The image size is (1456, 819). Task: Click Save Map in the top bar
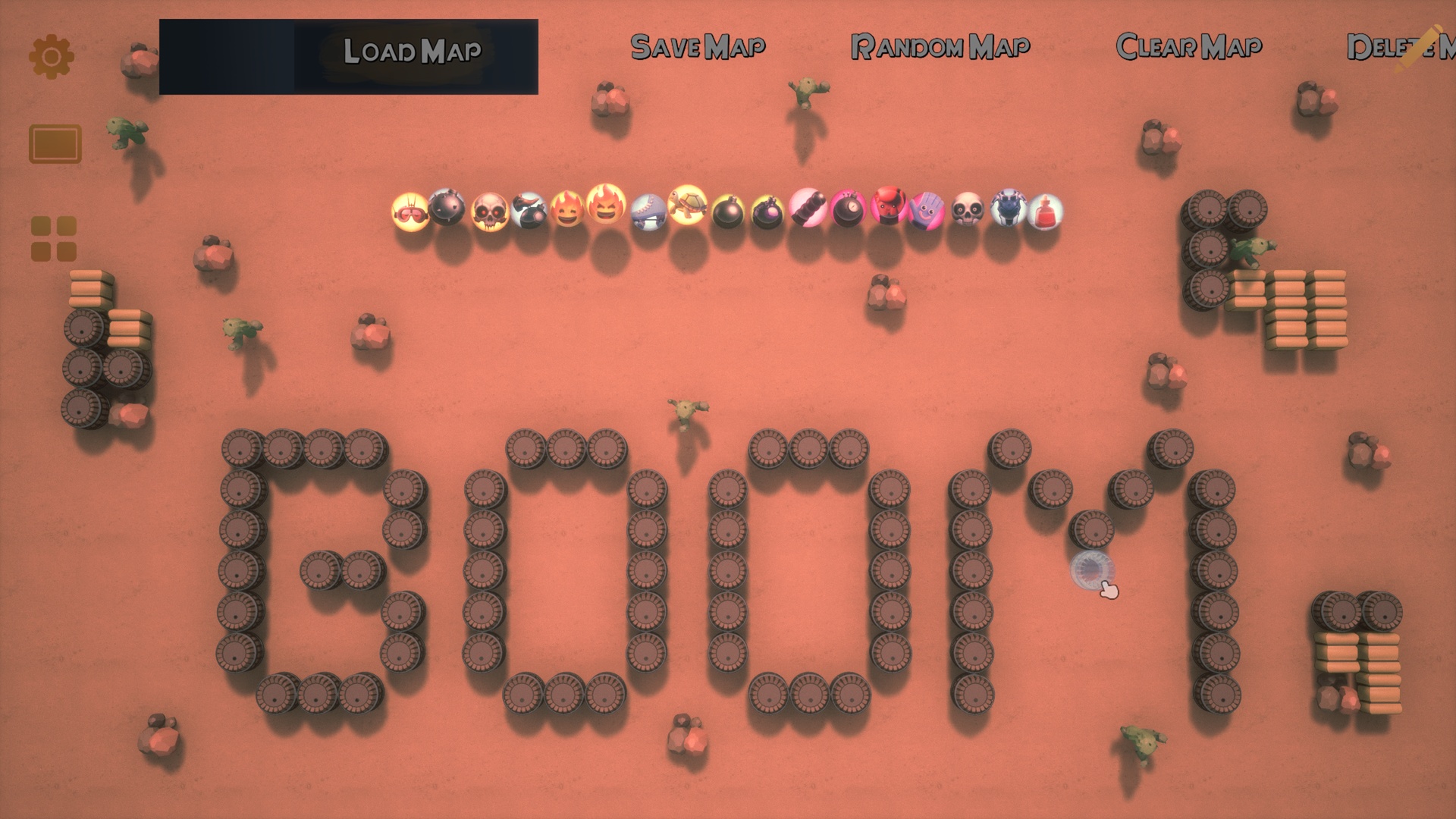coord(699,47)
